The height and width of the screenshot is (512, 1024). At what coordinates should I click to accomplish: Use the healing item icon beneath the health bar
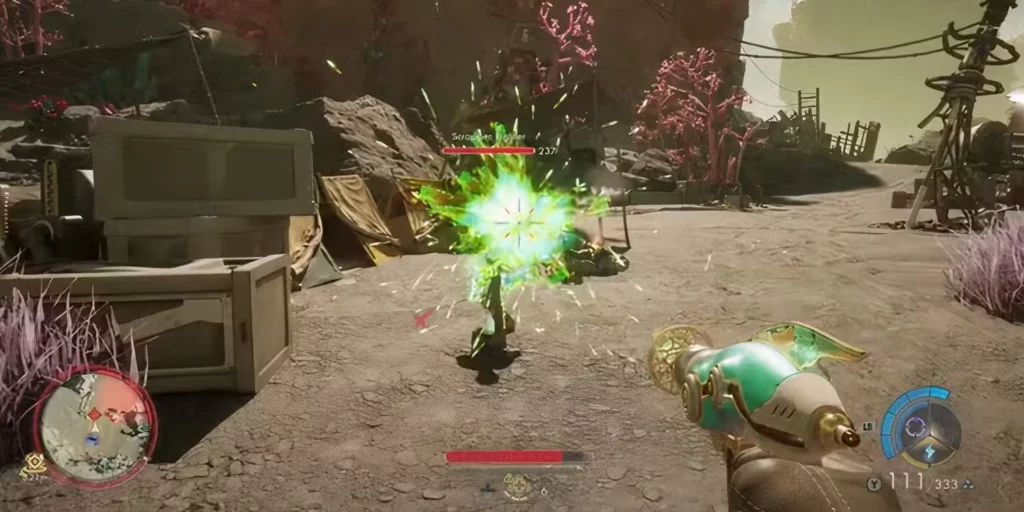(516, 487)
